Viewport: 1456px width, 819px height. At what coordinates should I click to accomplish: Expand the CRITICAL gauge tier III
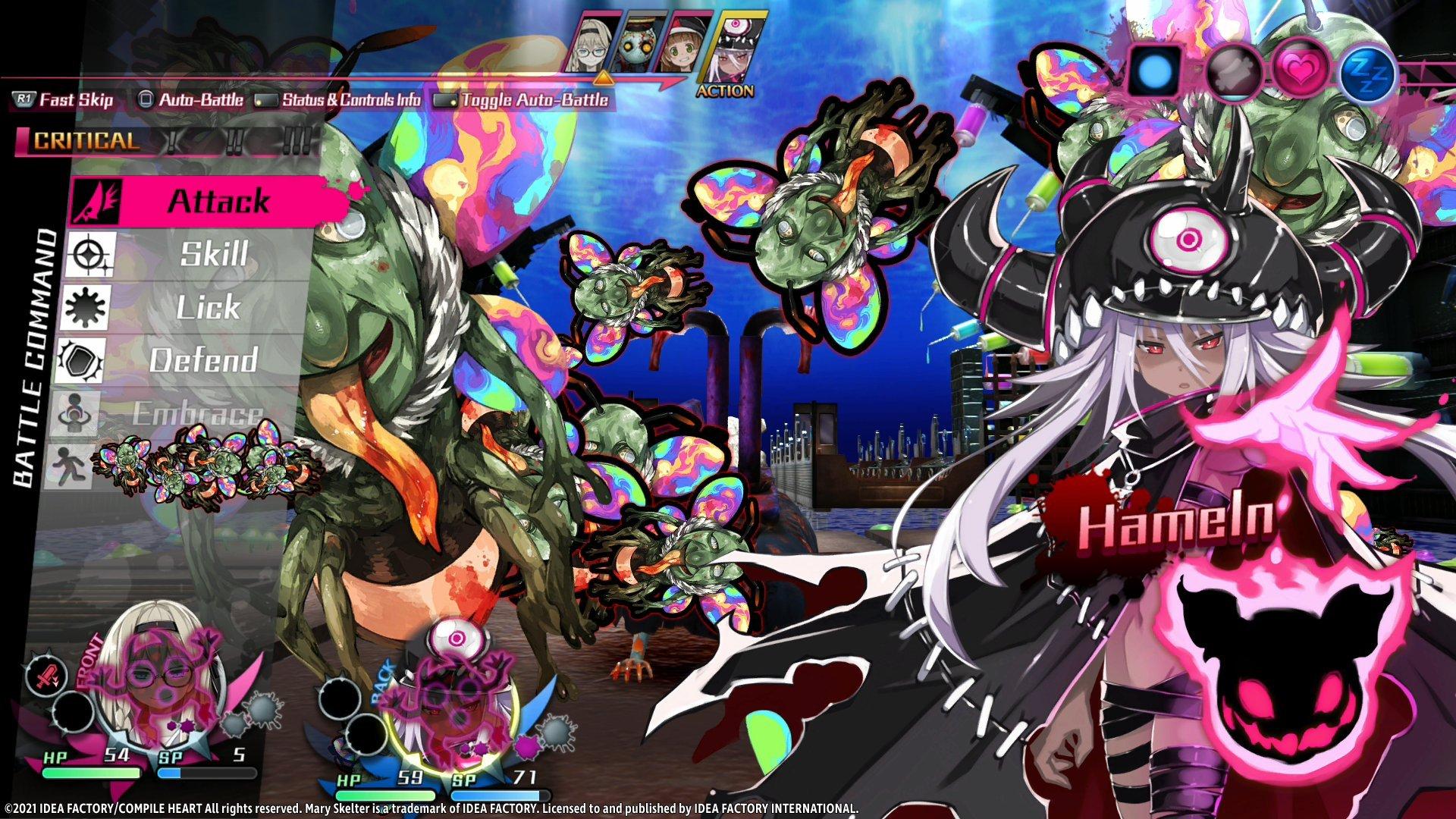(x=296, y=140)
